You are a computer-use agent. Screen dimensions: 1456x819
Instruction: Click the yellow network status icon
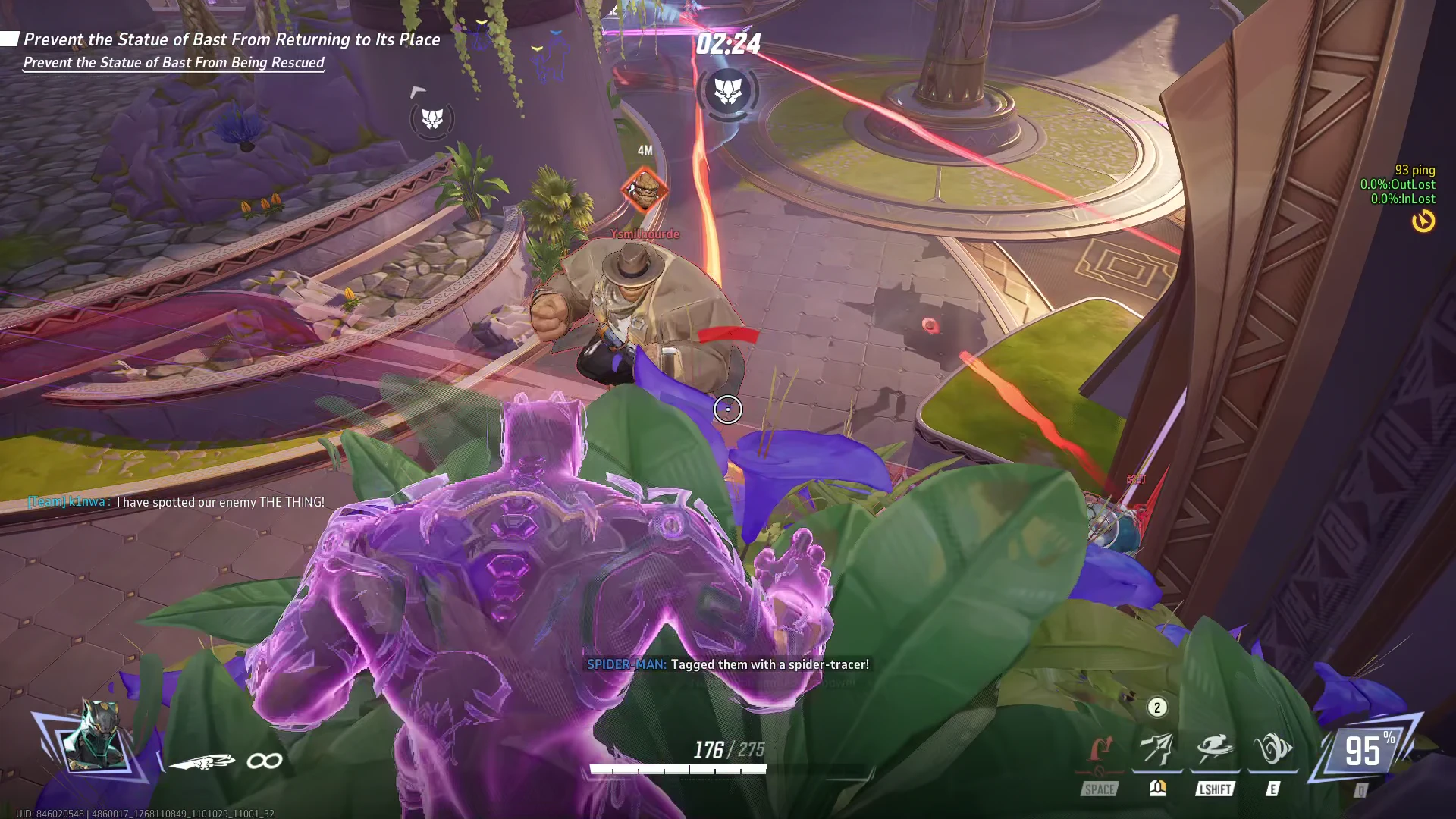(1423, 221)
